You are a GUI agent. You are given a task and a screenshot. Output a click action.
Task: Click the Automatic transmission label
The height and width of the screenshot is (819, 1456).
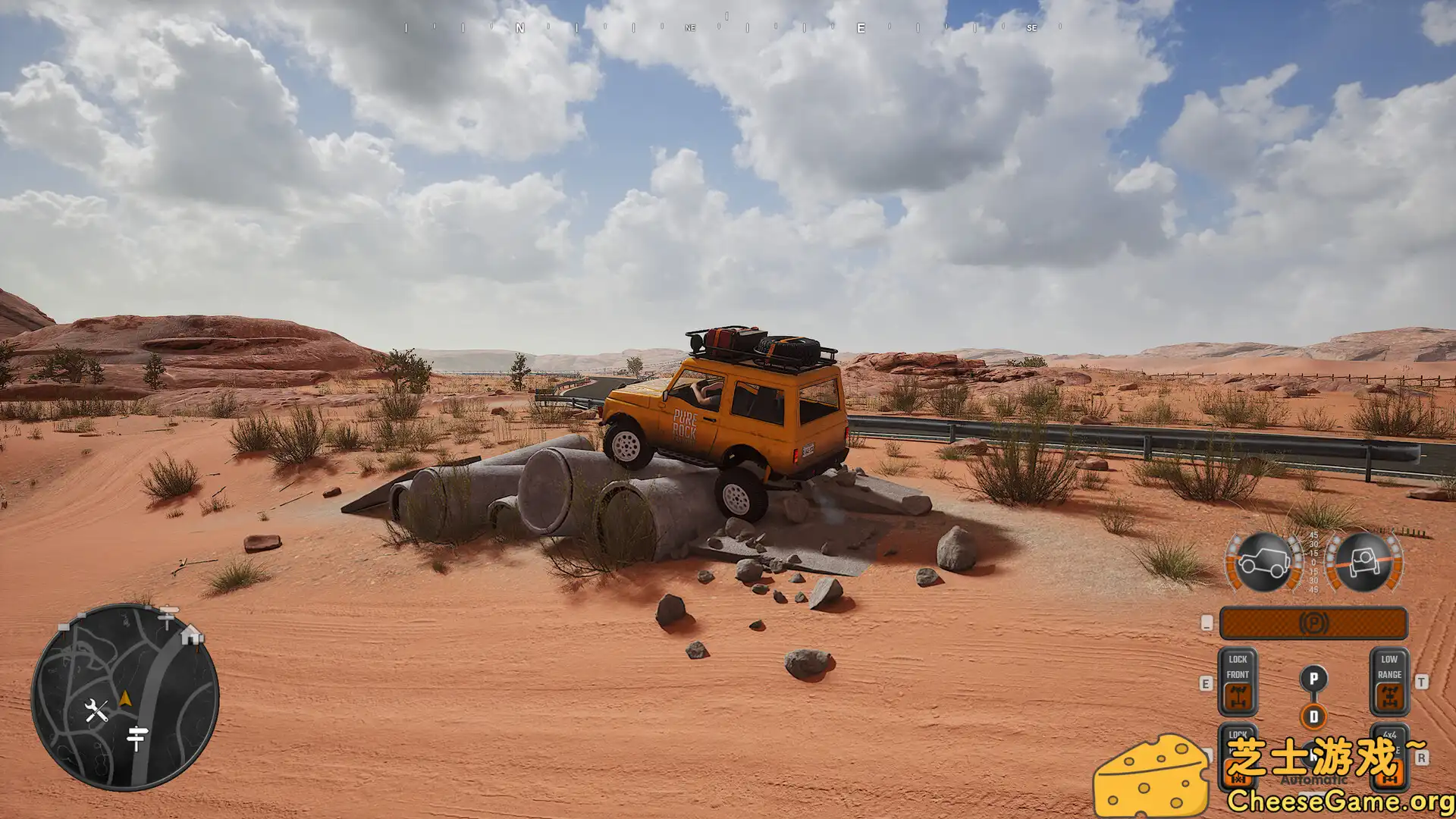pyautogui.click(x=1313, y=779)
